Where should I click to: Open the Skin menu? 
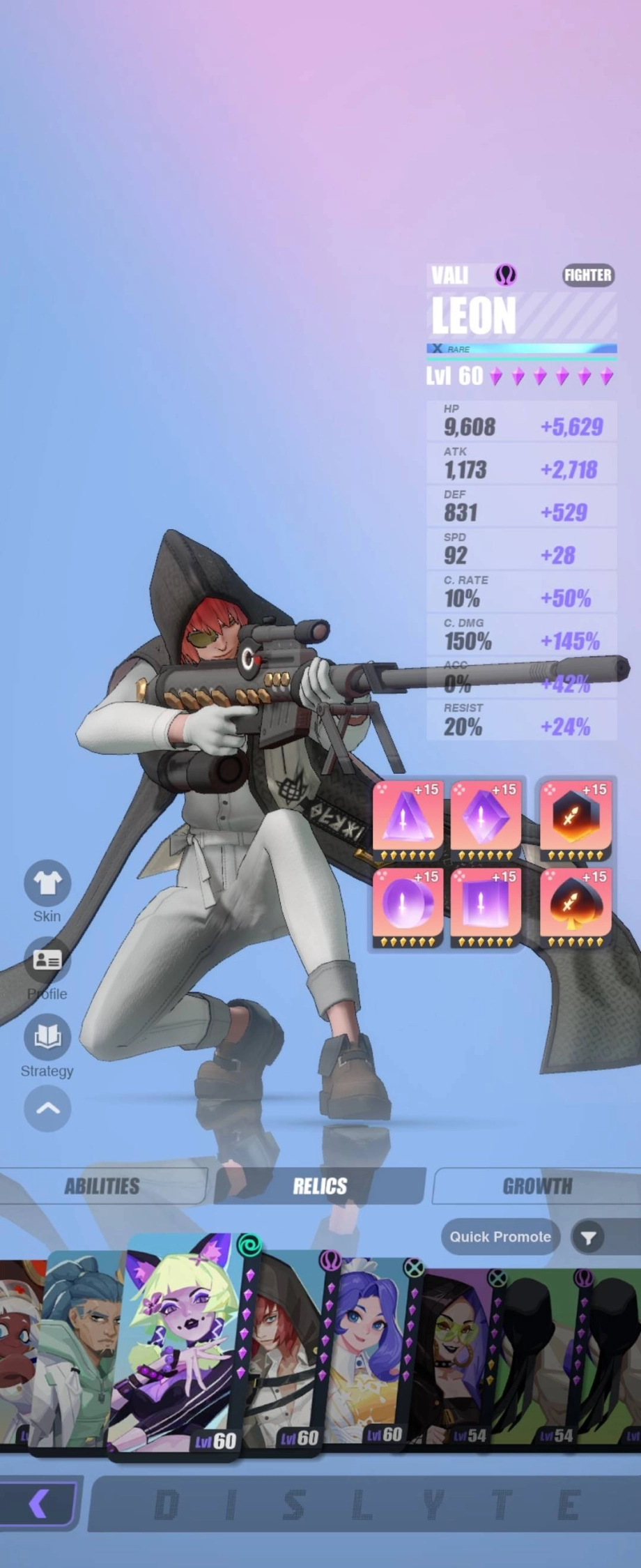[47, 884]
